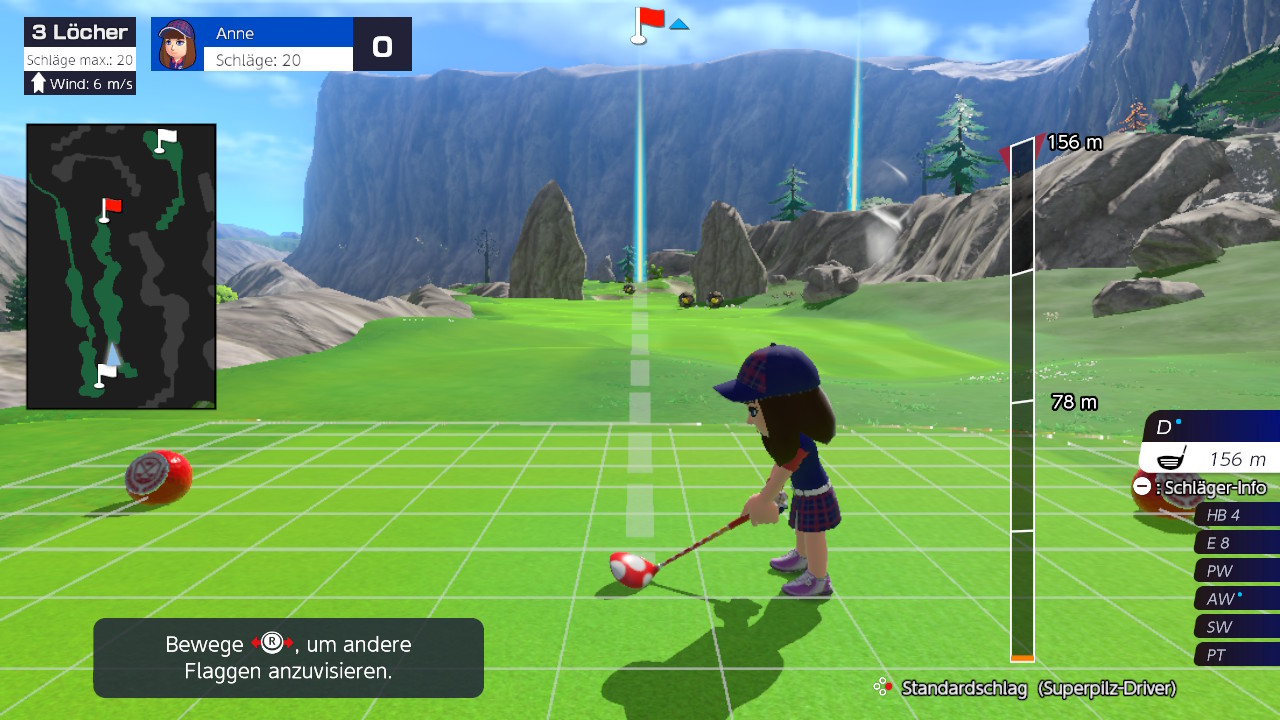Screen dimensions: 1280x720
Task: Click the white flag atop the minimap
Action: coord(164,138)
